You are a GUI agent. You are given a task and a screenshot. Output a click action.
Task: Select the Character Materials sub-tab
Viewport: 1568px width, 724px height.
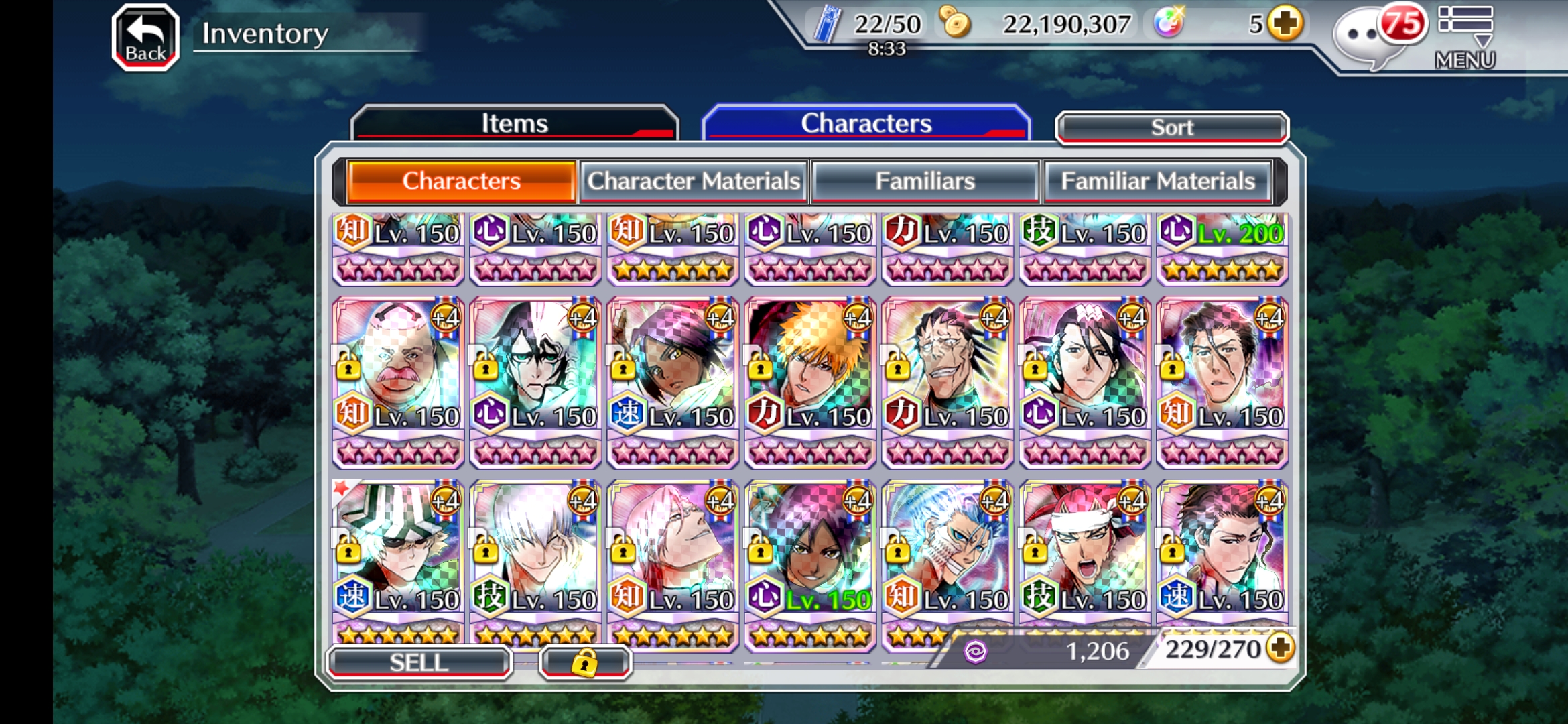[x=694, y=181]
